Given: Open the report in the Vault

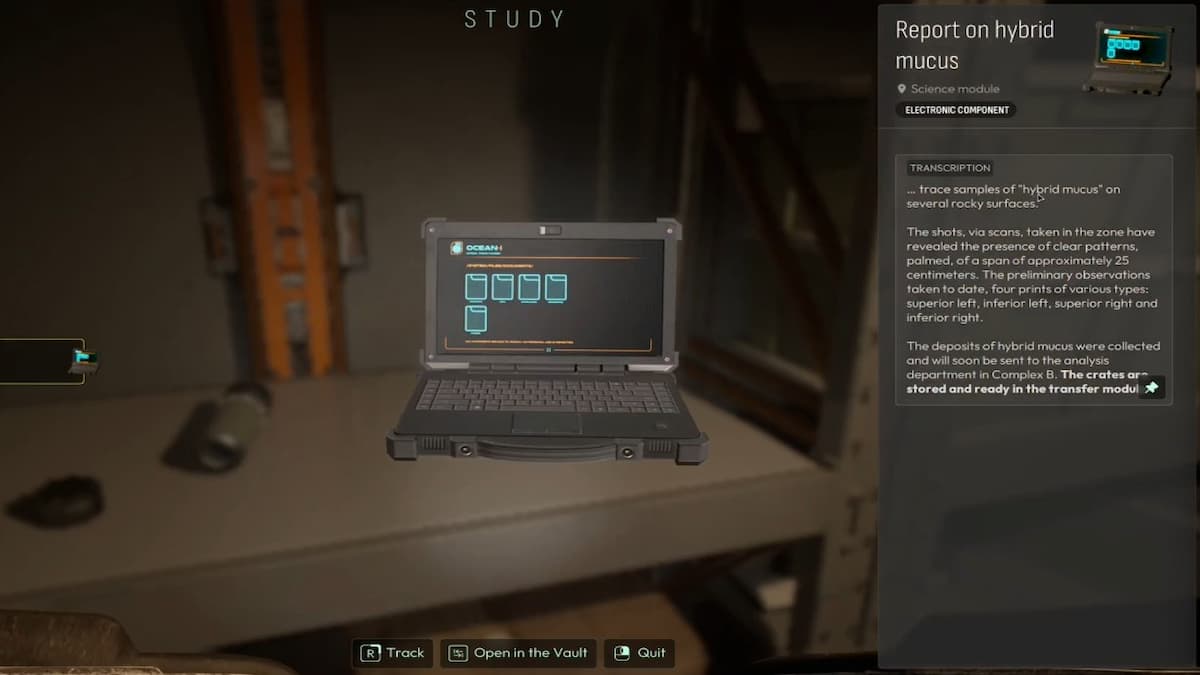Looking at the screenshot, I should click(518, 653).
